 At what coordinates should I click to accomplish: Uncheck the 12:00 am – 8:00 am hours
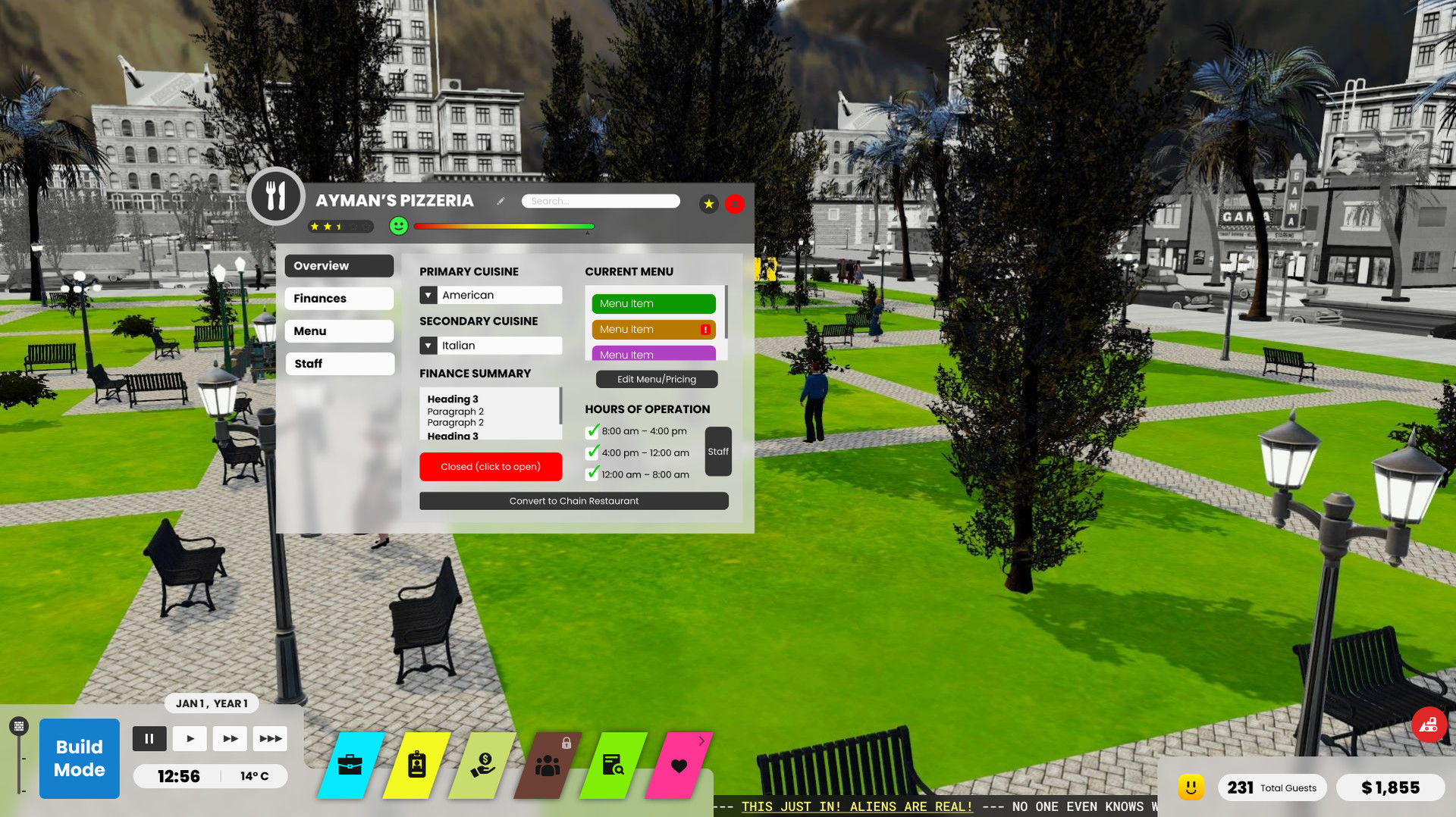[x=591, y=473]
